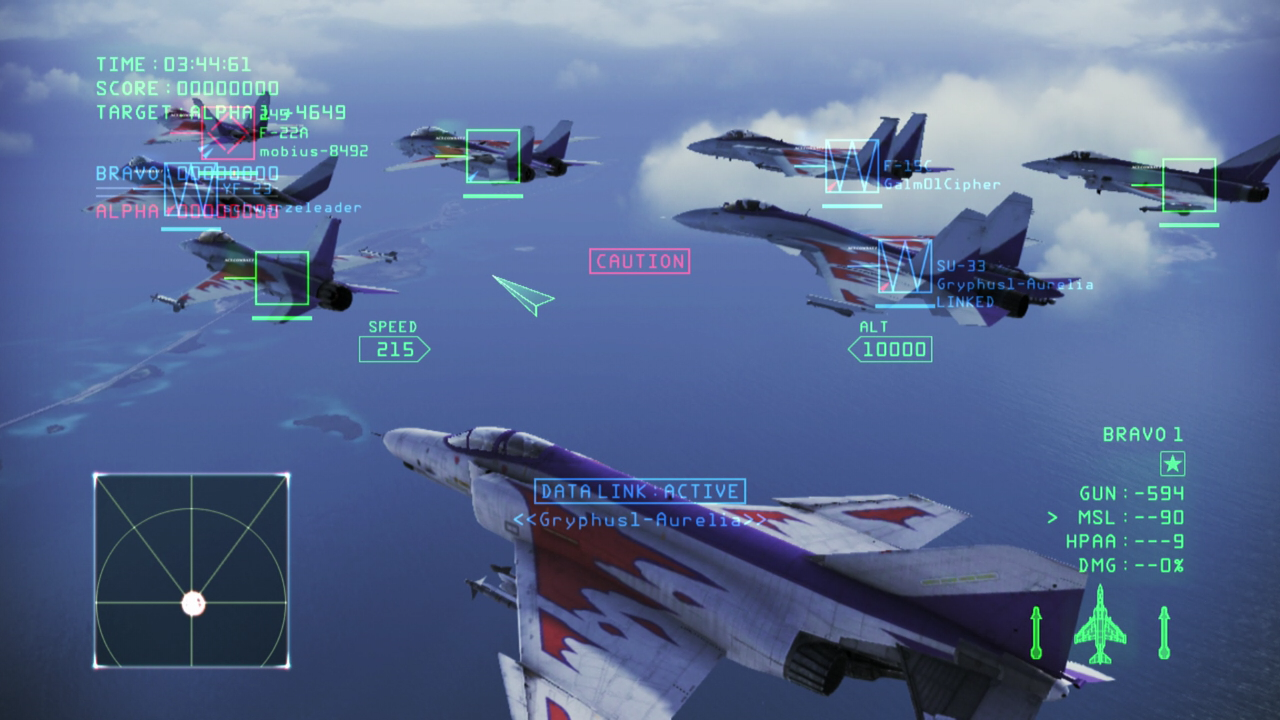The height and width of the screenshot is (720, 1280).
Task: Toggle the DATA LINK ACTIVE indicator
Action: point(640,491)
